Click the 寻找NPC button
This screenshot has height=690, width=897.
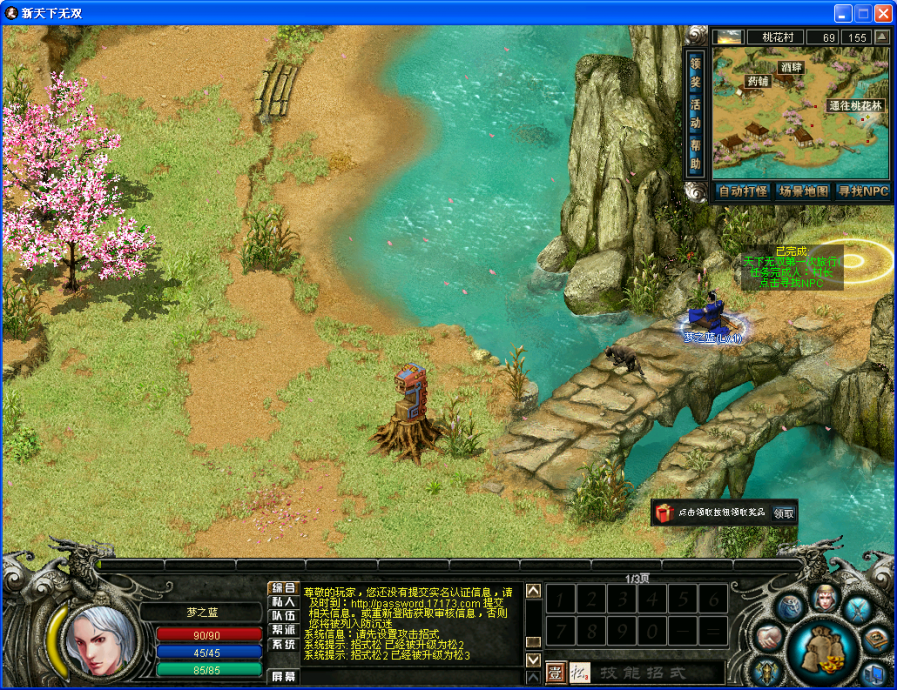click(862, 191)
